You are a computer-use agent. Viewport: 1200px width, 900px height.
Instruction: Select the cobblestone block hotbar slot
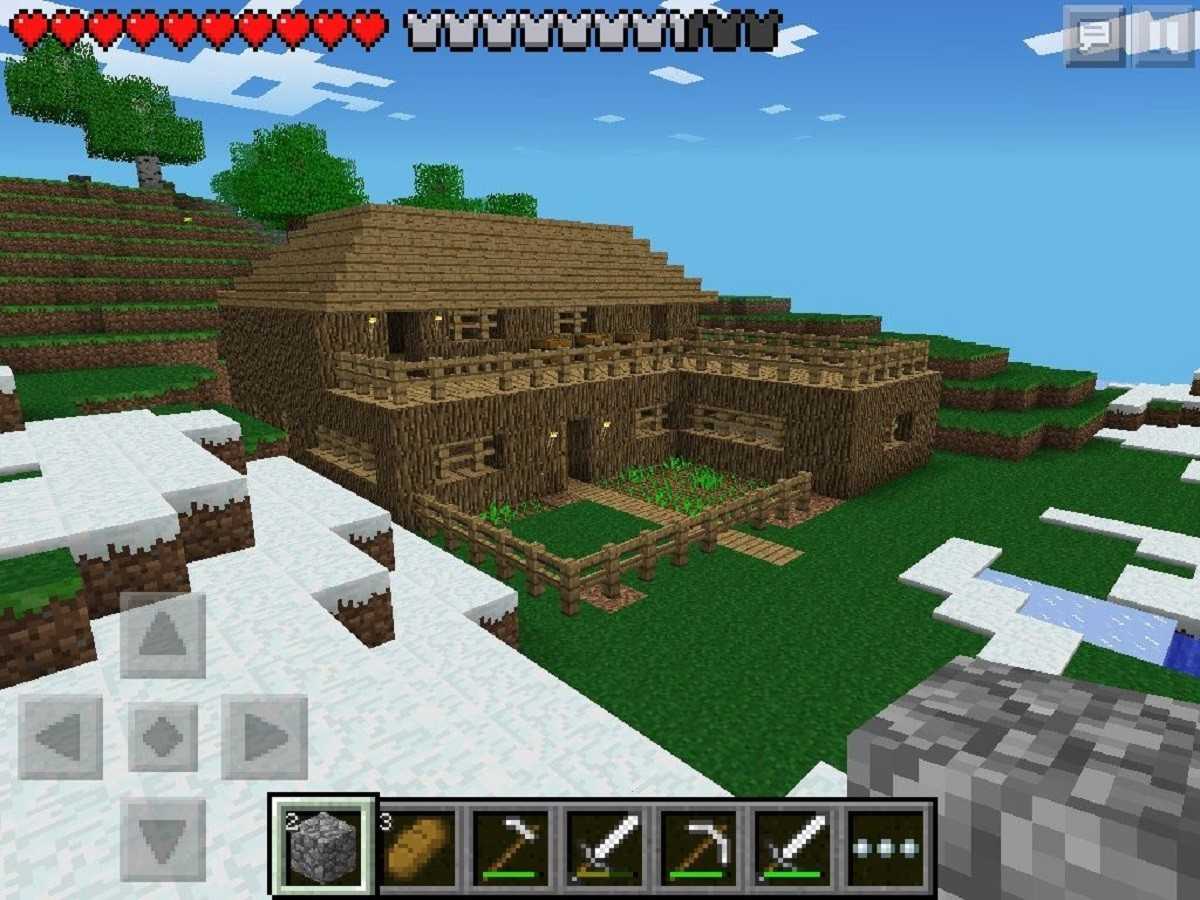[x=322, y=847]
